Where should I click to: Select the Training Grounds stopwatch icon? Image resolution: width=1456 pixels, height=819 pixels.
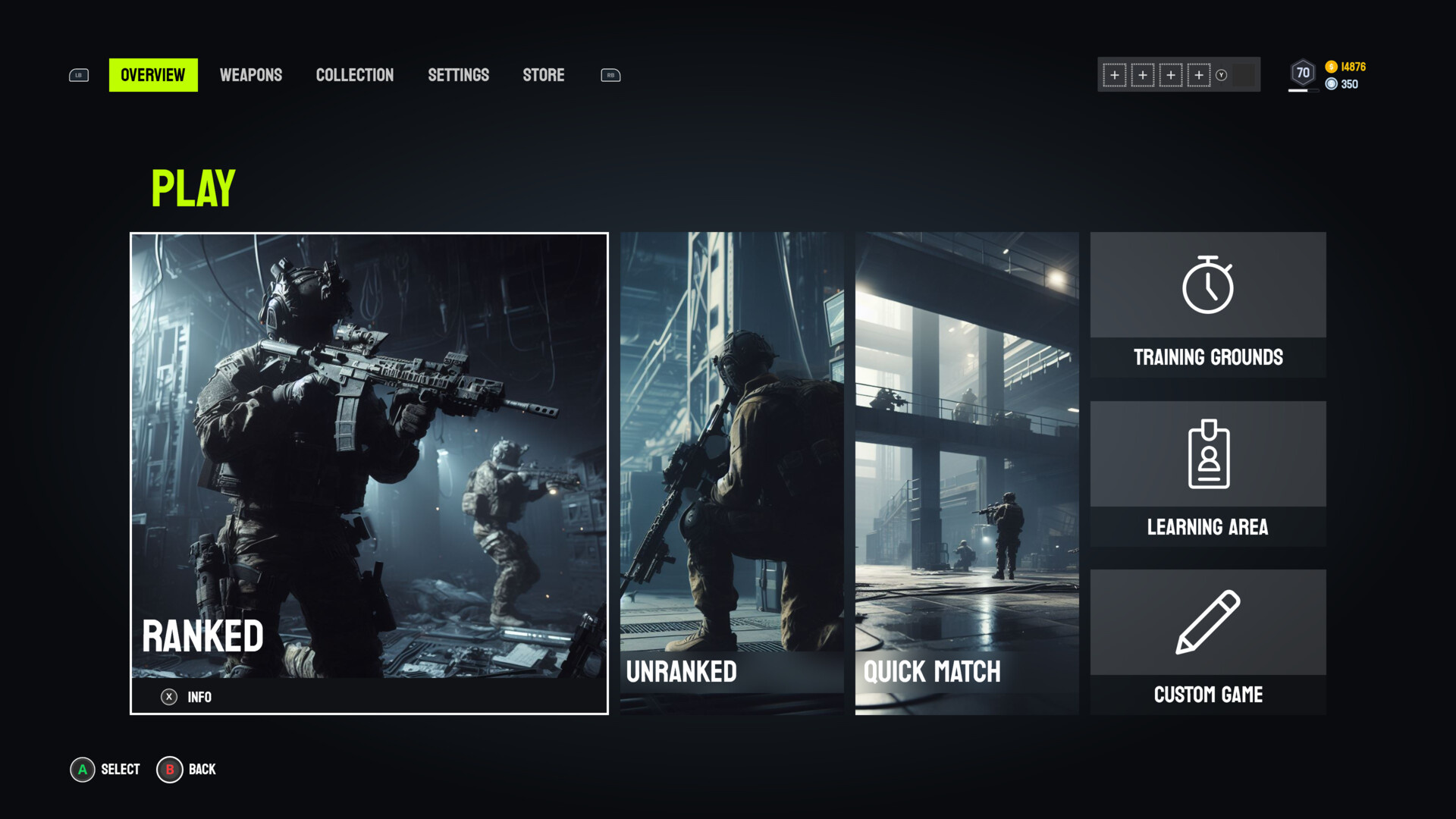[1207, 287]
